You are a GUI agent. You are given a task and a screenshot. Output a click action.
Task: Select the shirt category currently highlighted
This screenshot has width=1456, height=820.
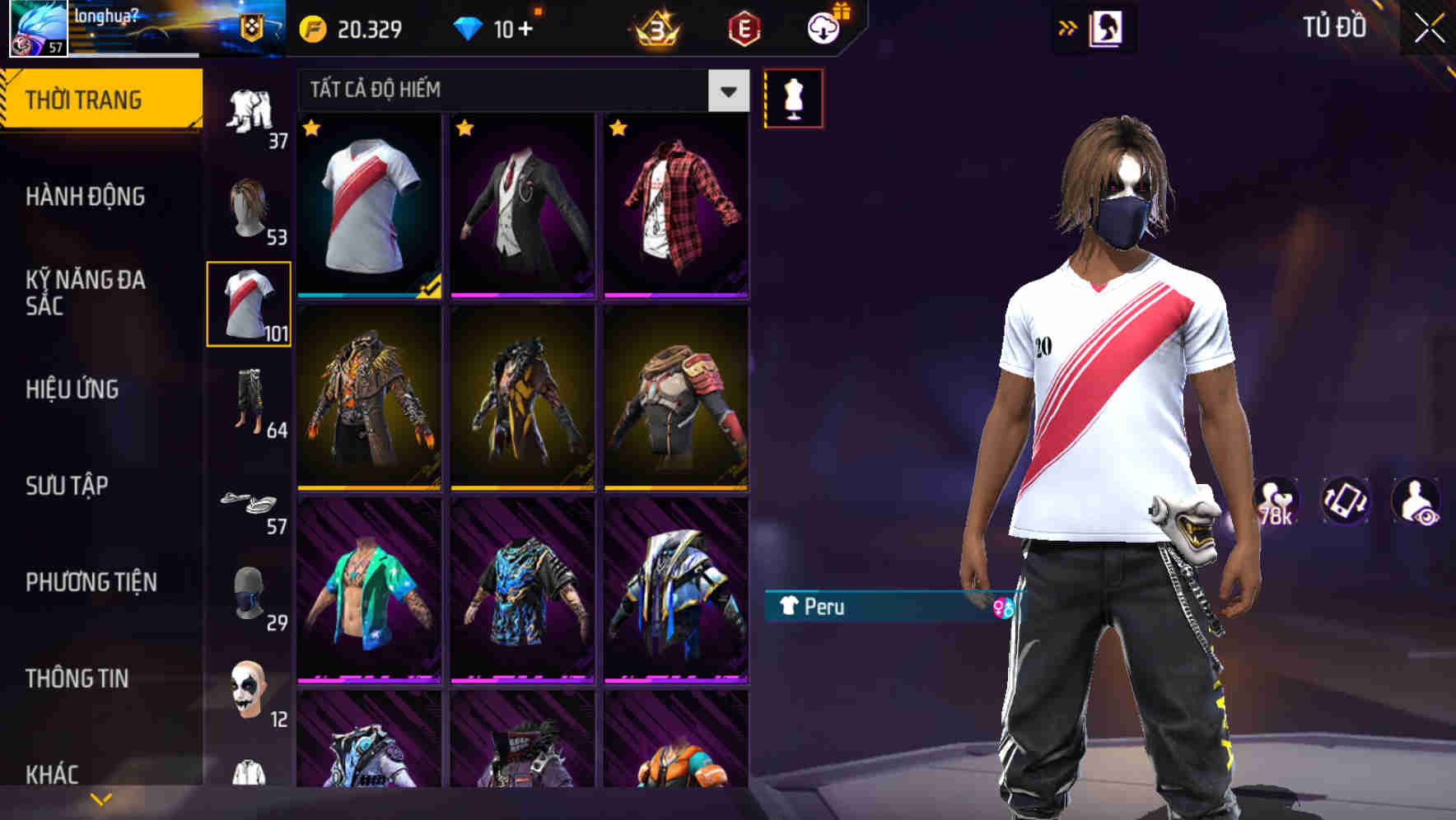tap(248, 303)
